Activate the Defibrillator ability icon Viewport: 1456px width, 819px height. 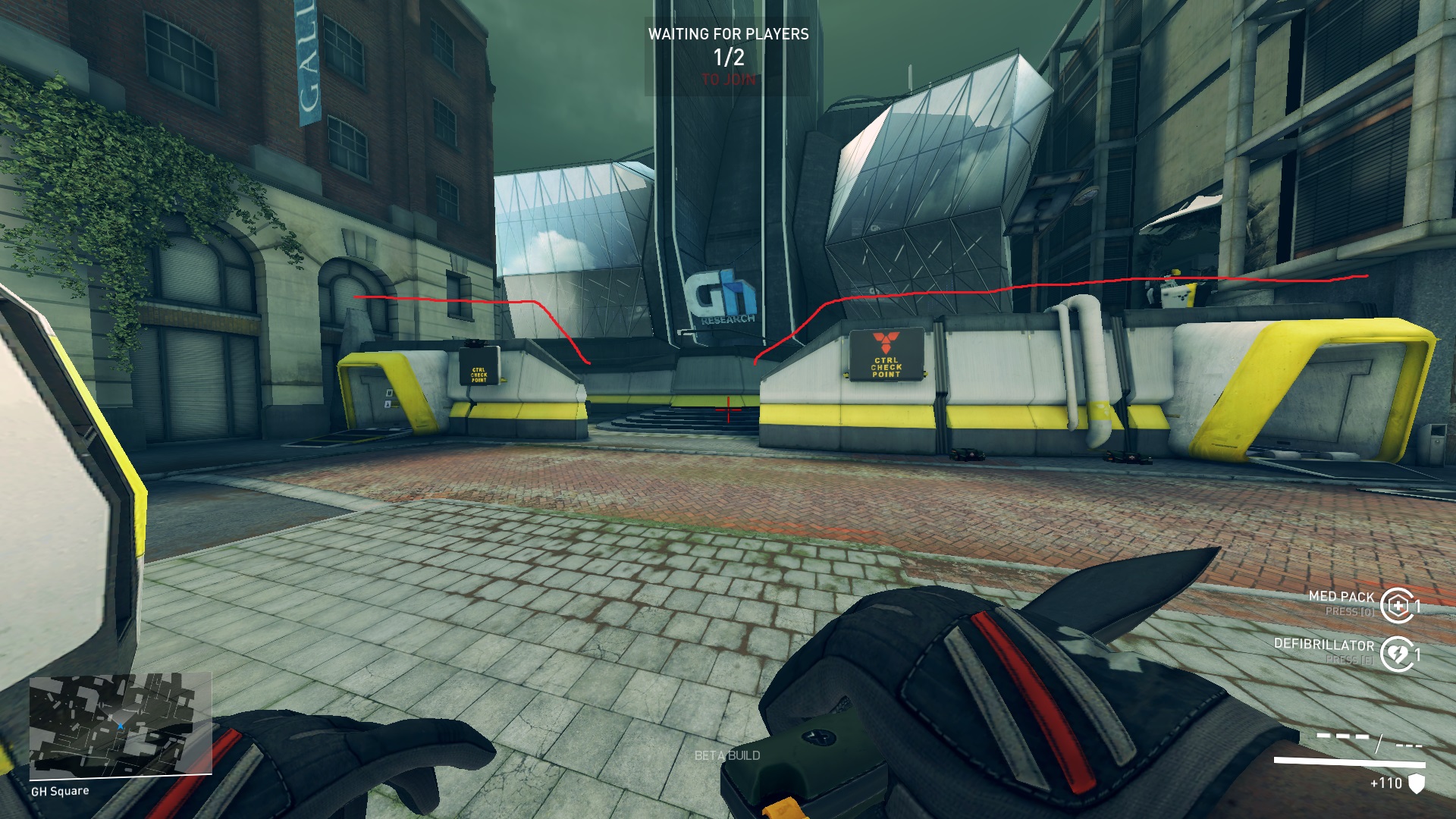[1397, 654]
